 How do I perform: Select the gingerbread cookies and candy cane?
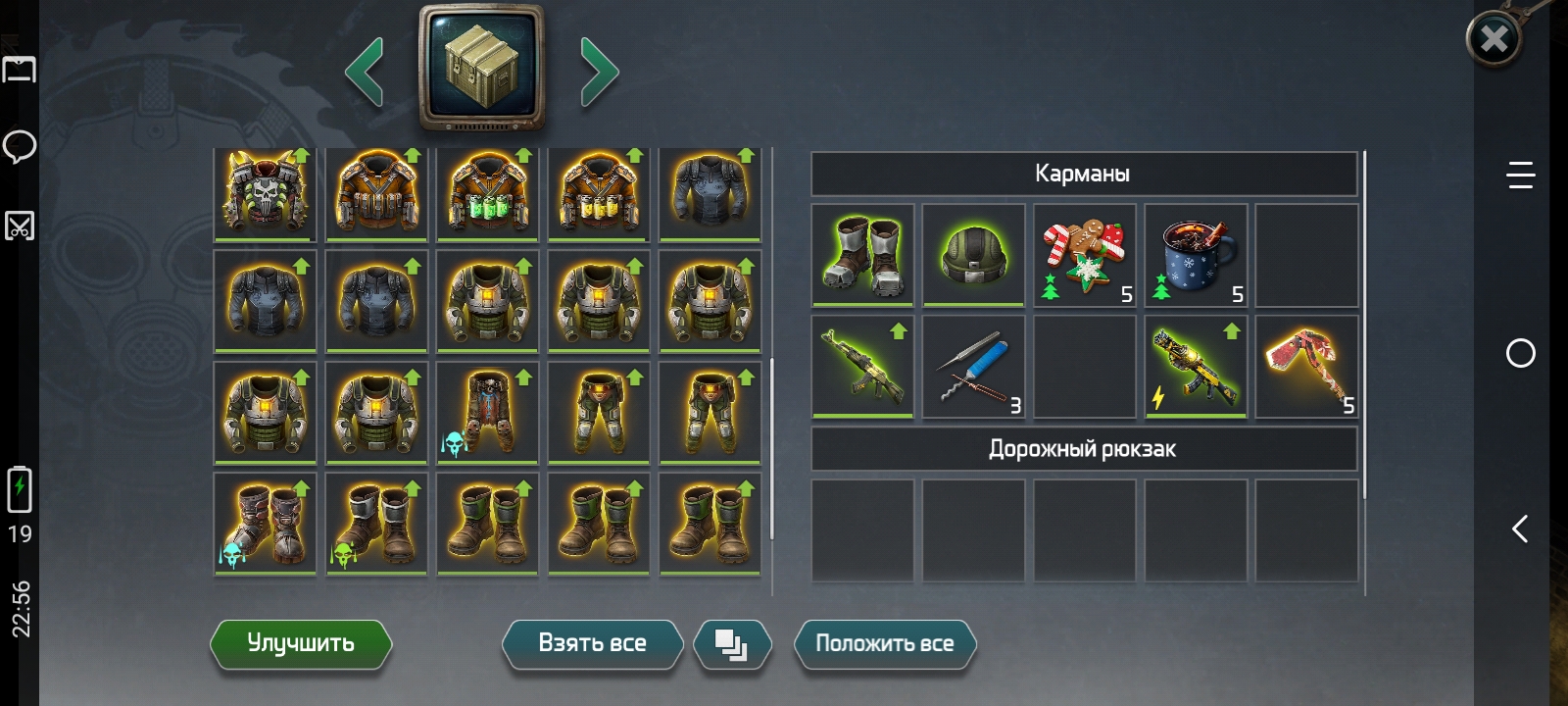point(1085,255)
